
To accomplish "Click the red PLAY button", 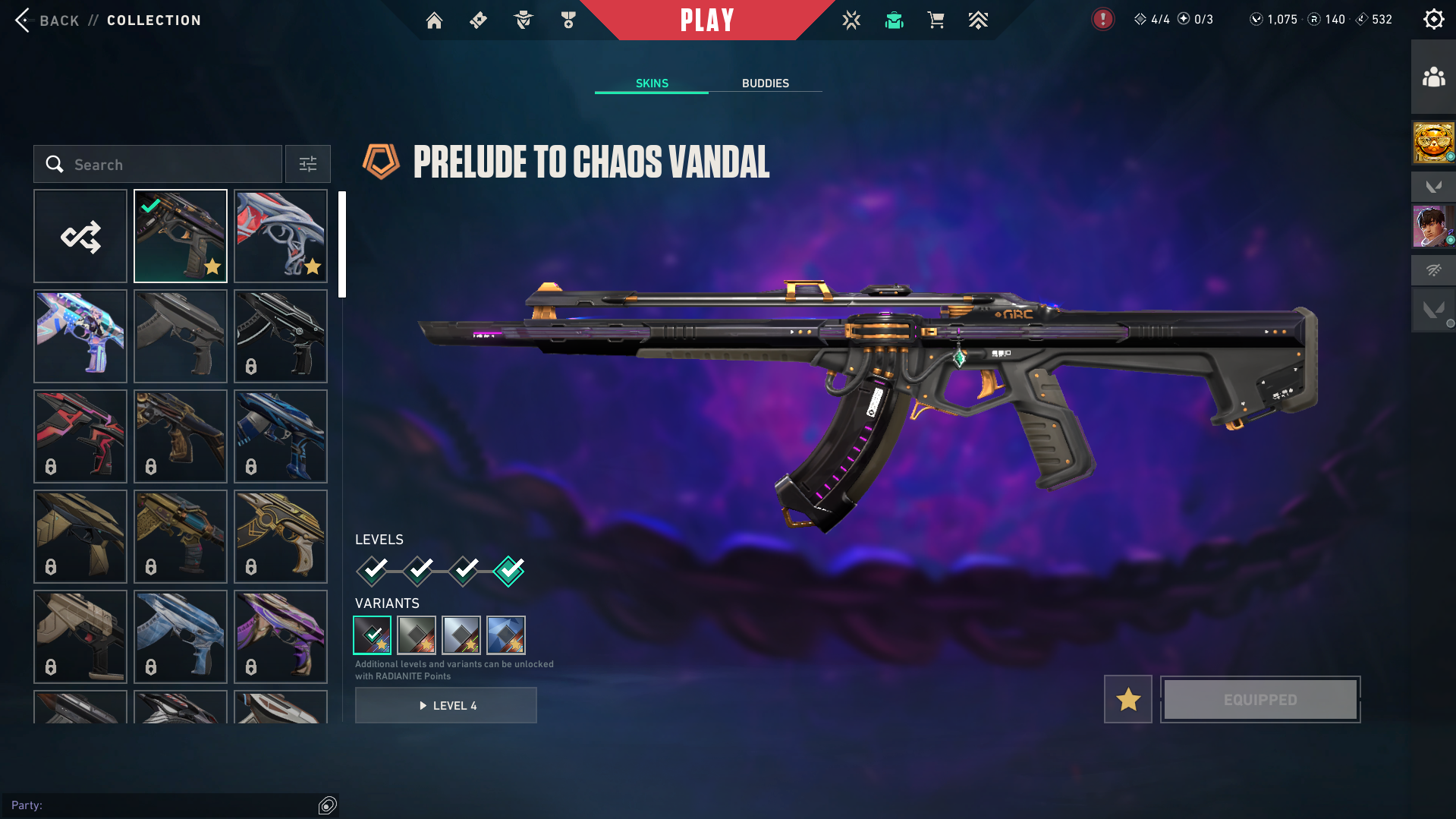I will coord(706,20).
